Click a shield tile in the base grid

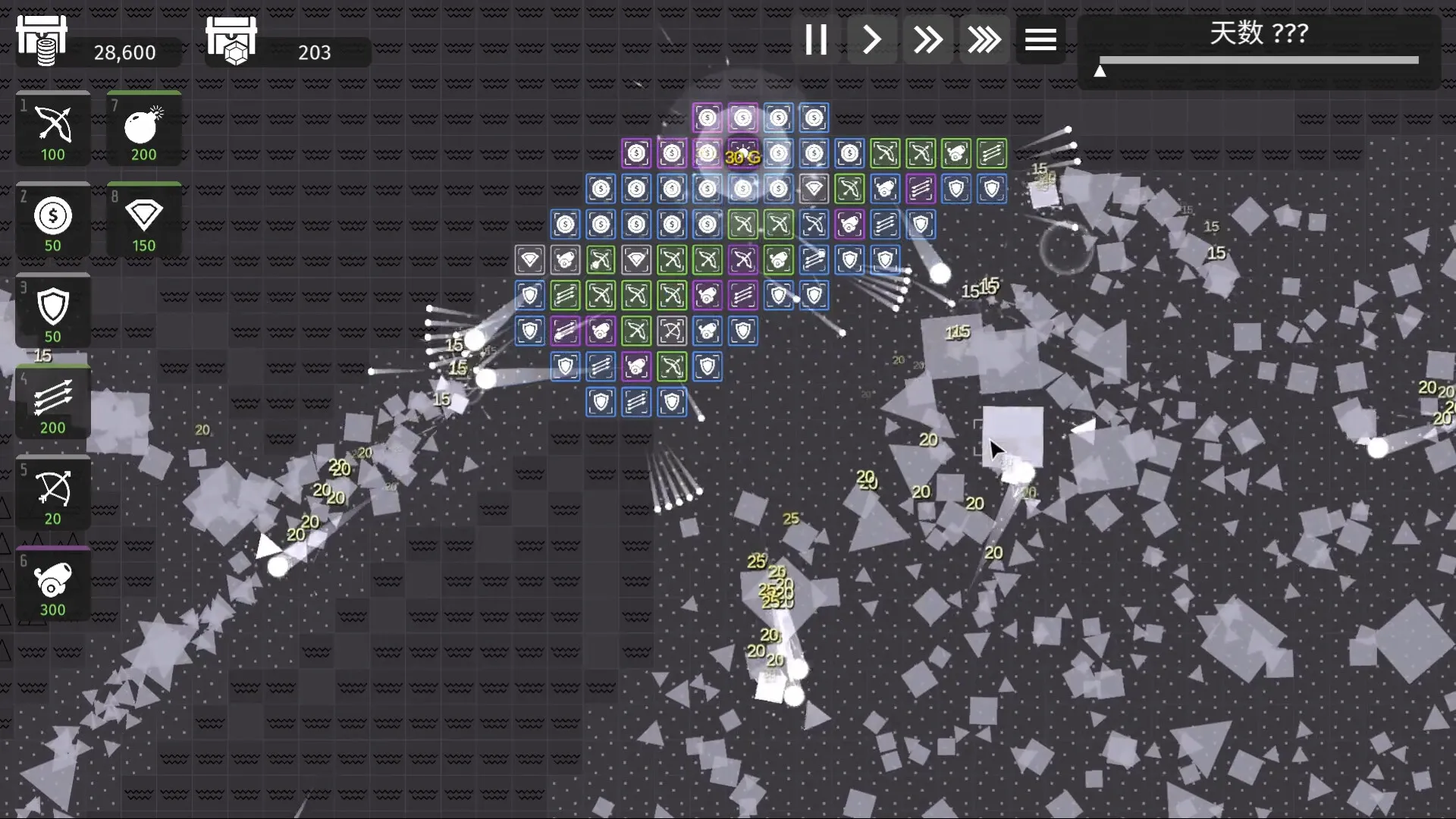pos(600,402)
